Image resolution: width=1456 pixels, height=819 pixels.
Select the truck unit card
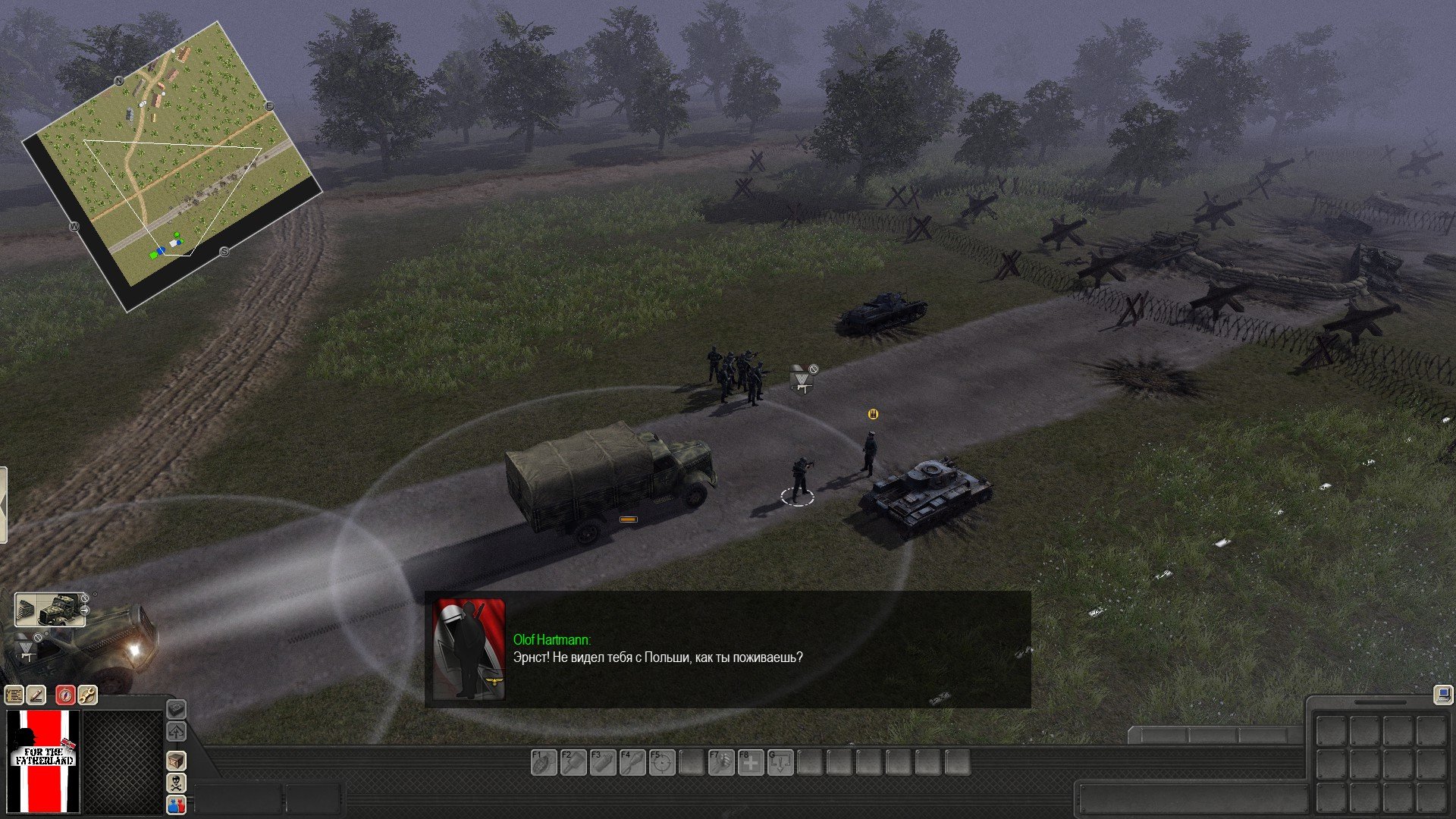tap(50, 609)
